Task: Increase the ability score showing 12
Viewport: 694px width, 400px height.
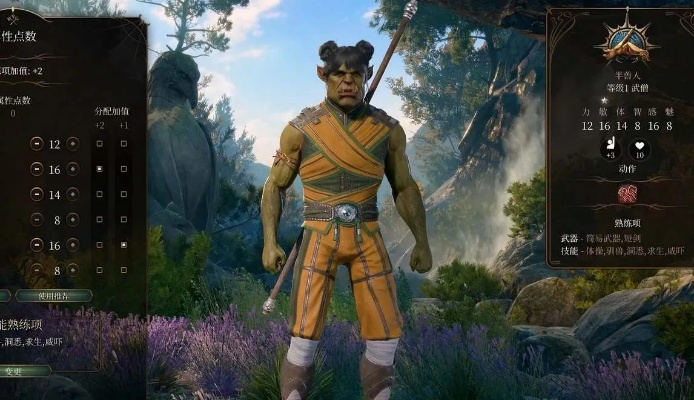Action: [72, 144]
